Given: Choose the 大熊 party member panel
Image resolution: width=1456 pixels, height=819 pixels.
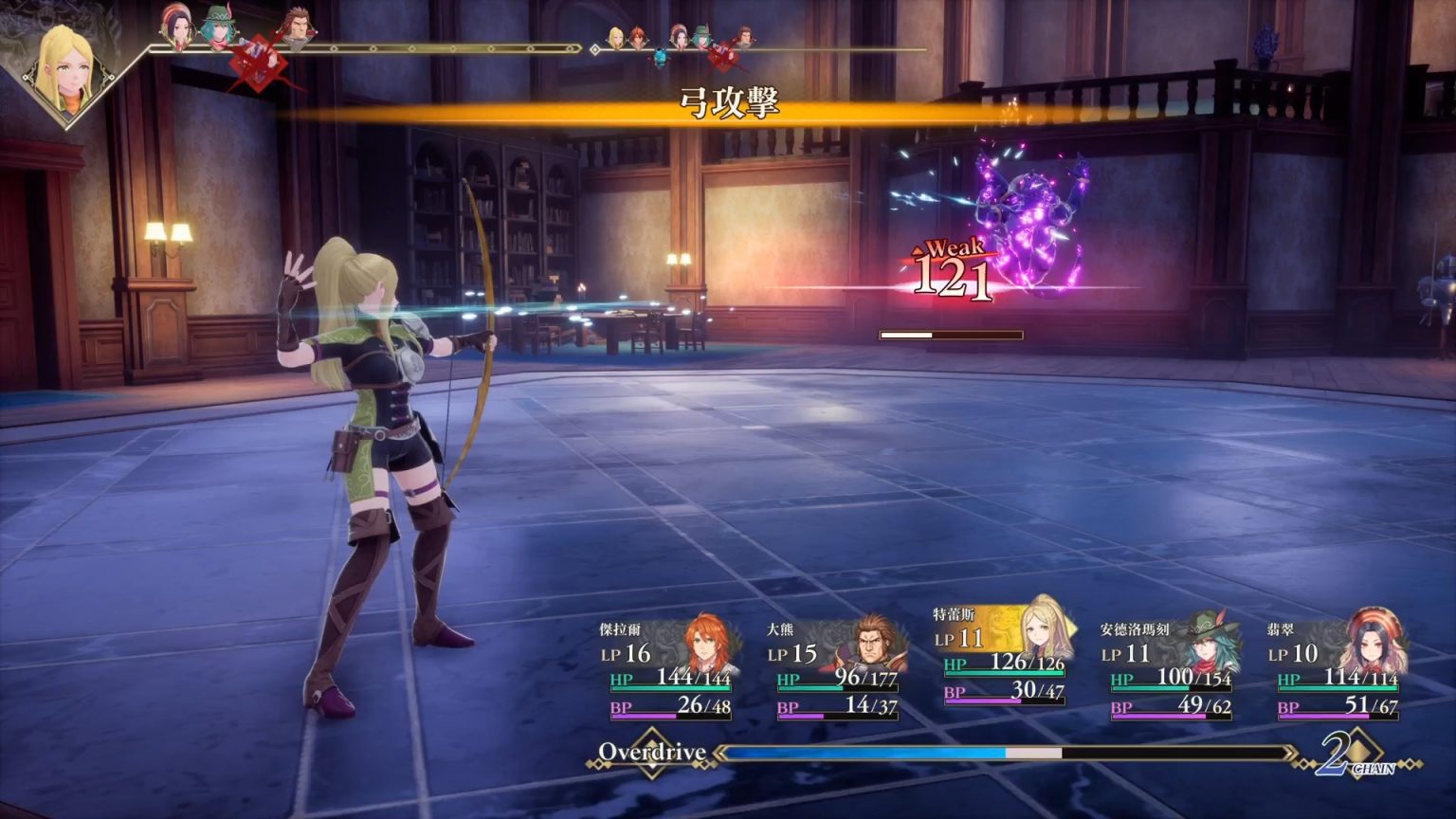Looking at the screenshot, I should pos(836,667).
